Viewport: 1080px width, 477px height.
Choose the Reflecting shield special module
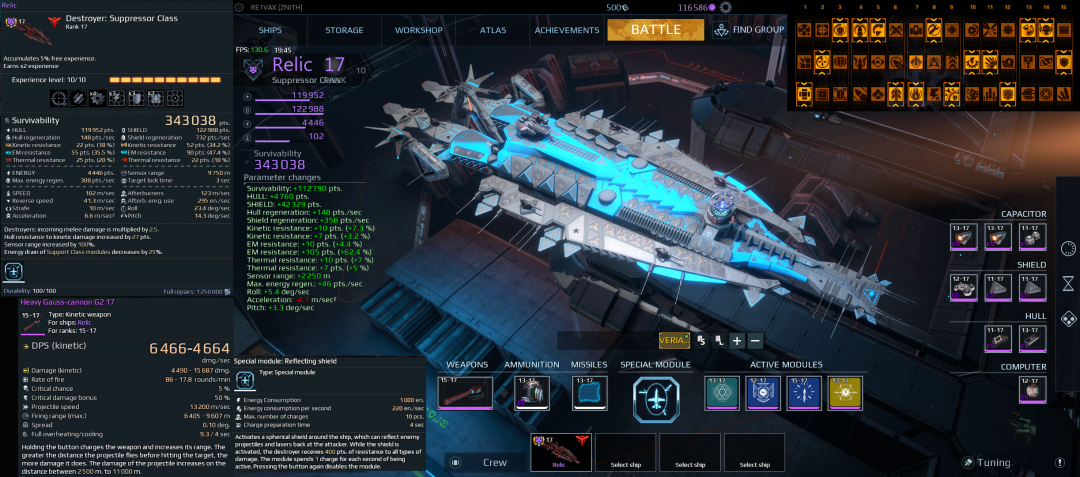click(655, 399)
